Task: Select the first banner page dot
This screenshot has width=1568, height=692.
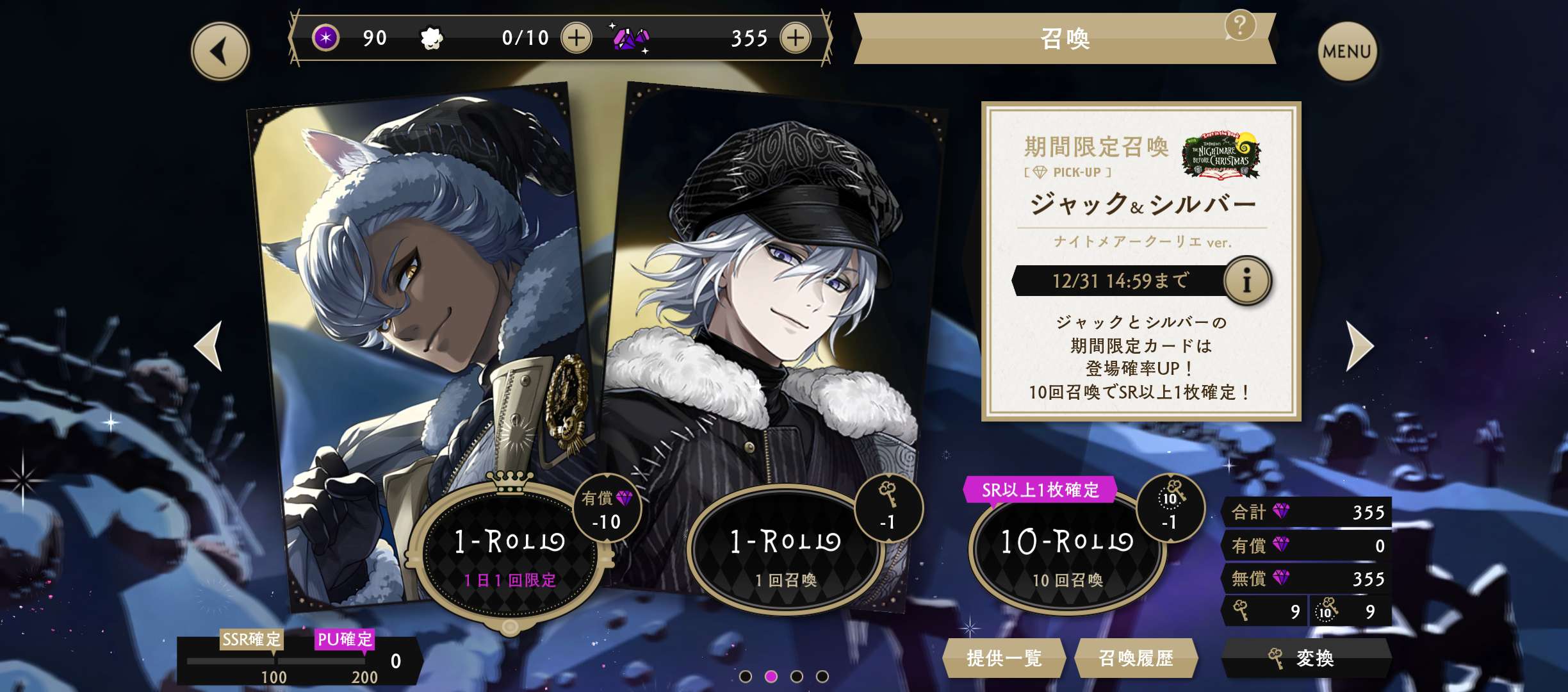Action: [745, 677]
